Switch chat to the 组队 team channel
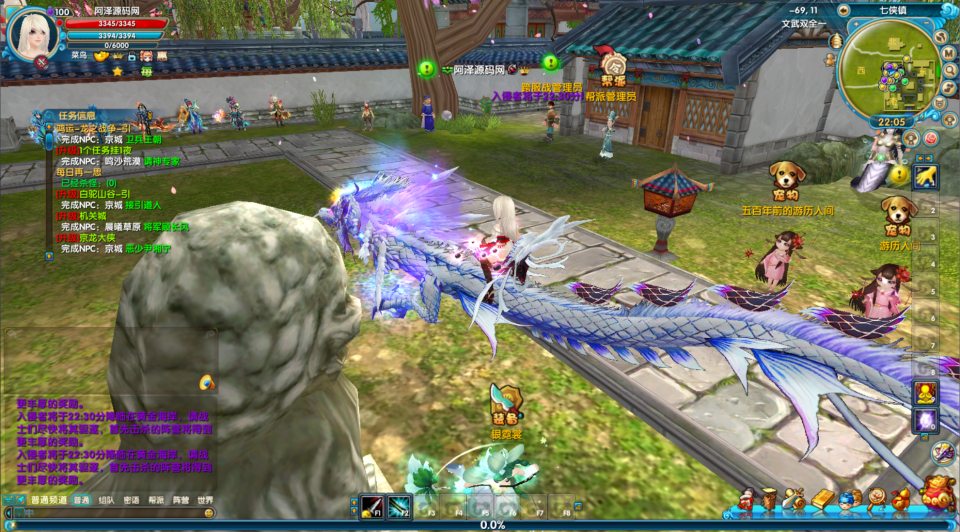 (x=107, y=500)
